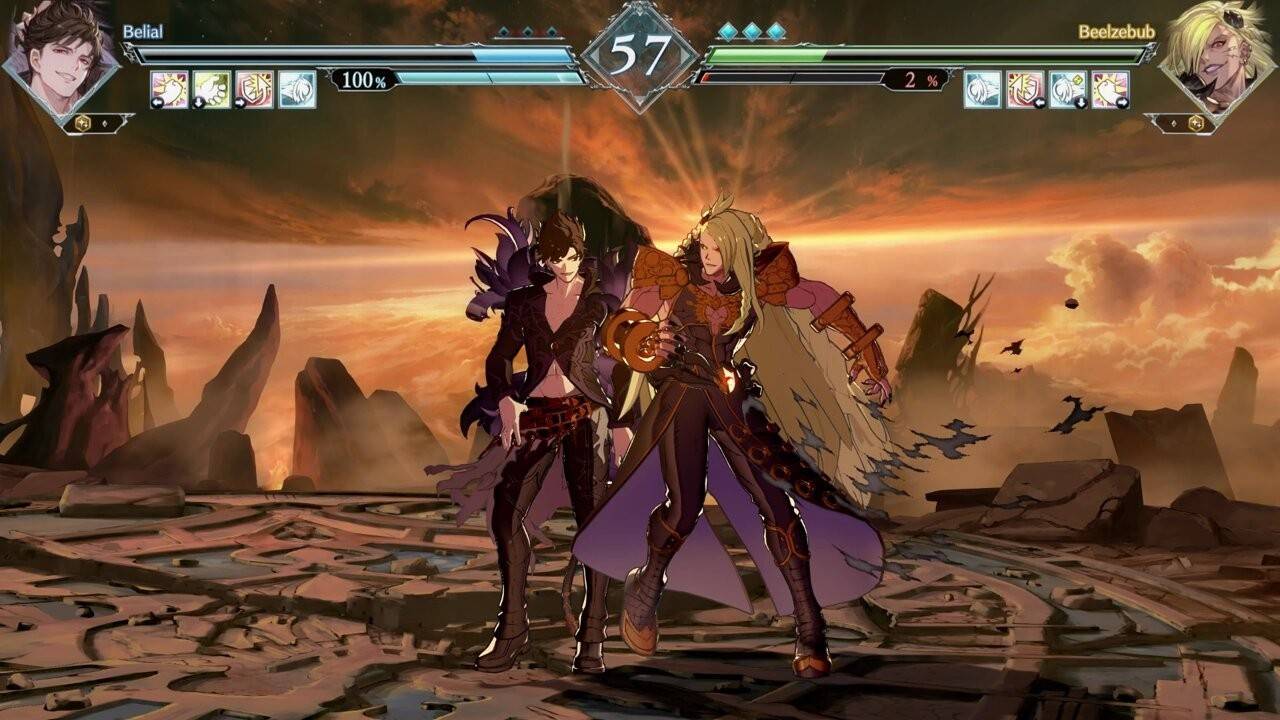Click Belial's down-input skill icon
The width and height of the screenshot is (1280, 720).
click(x=210, y=90)
